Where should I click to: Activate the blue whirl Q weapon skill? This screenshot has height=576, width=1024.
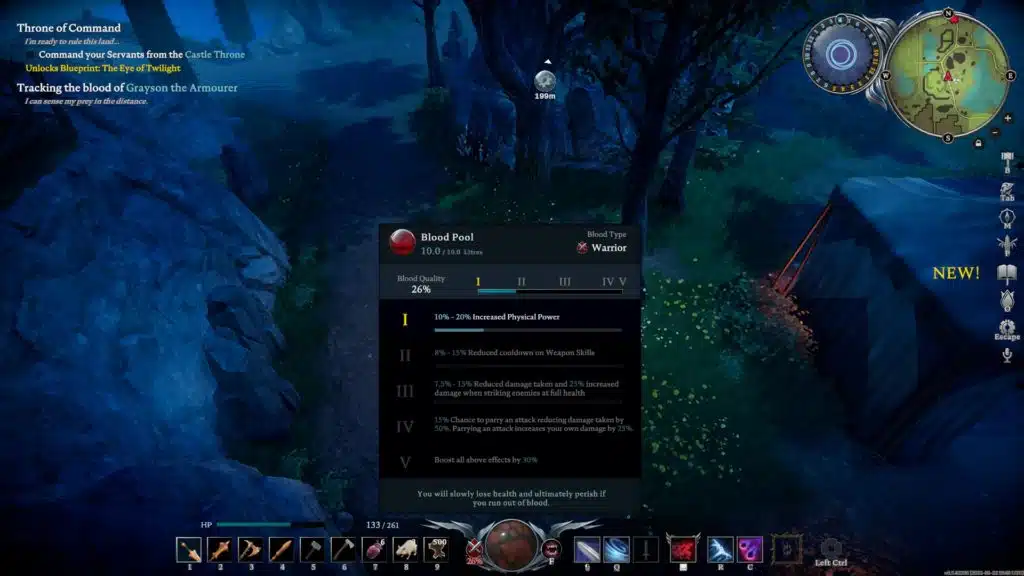pyautogui.click(x=616, y=549)
